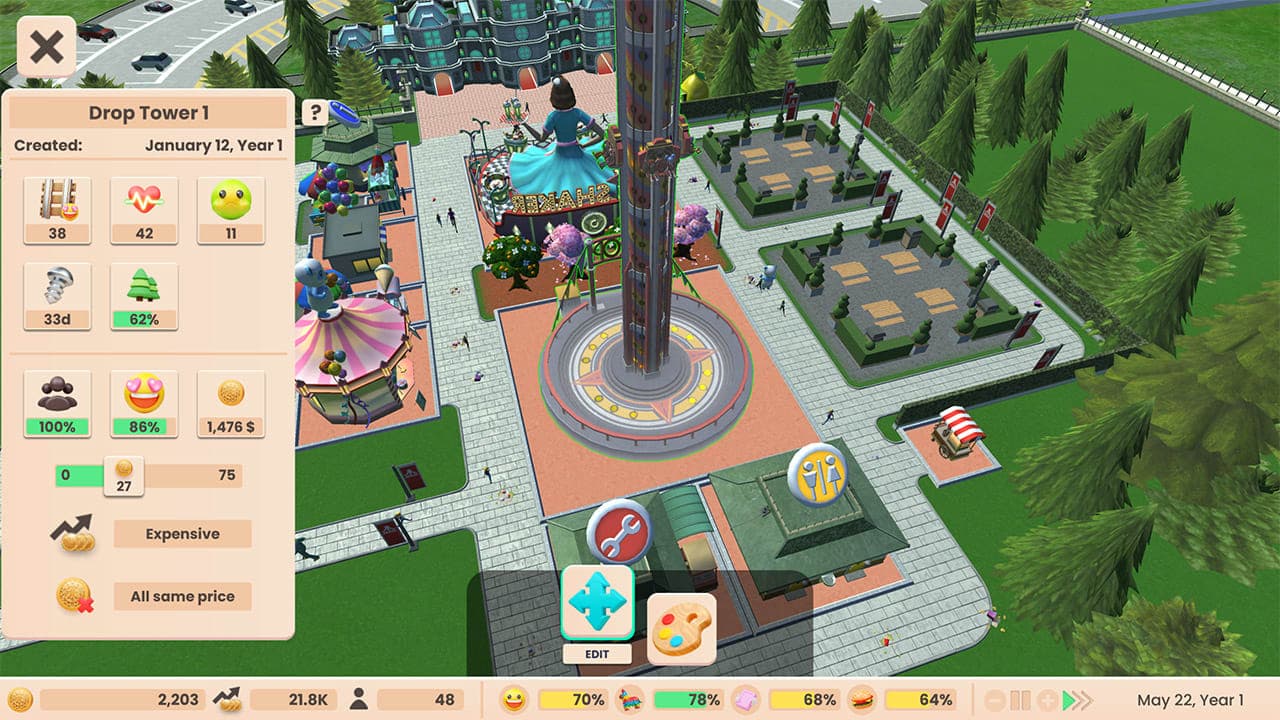Apply All same price option
The image size is (1280, 720).
click(x=182, y=596)
